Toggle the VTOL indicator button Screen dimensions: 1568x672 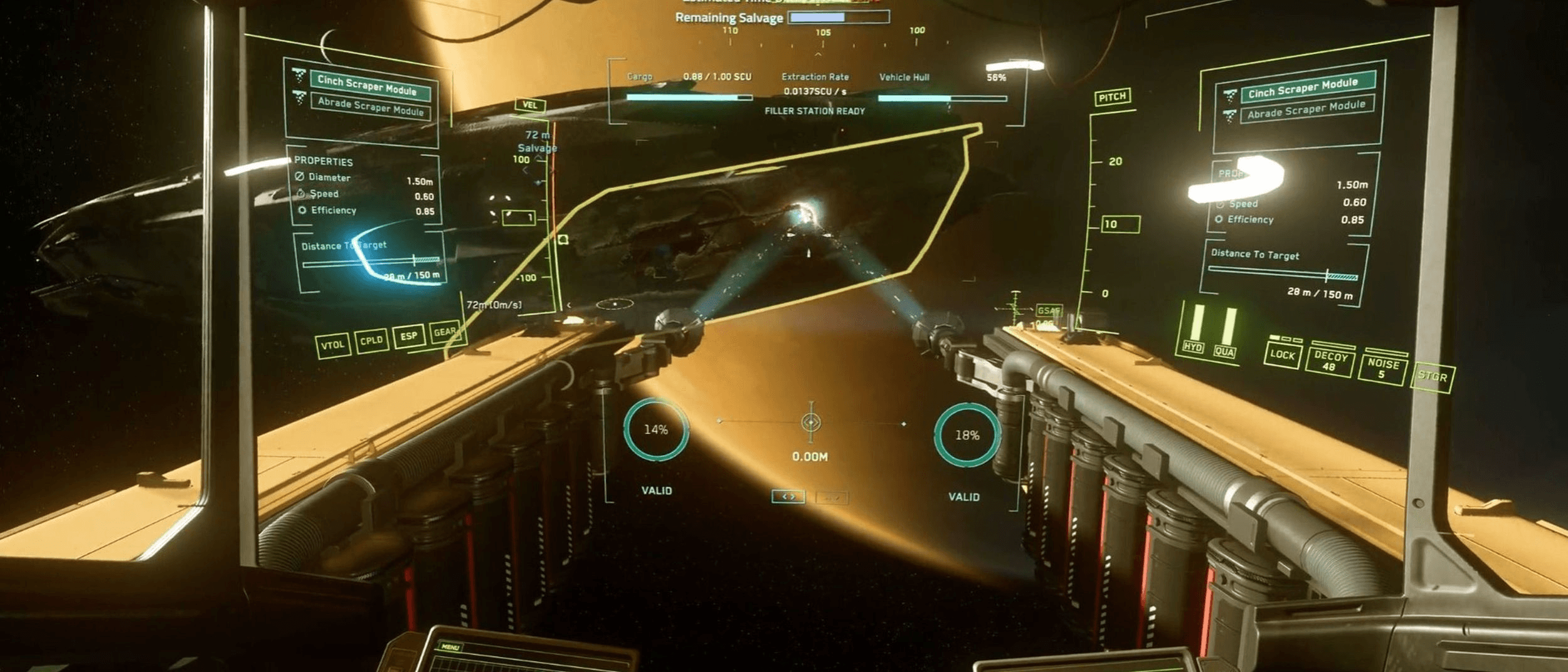pyautogui.click(x=332, y=345)
